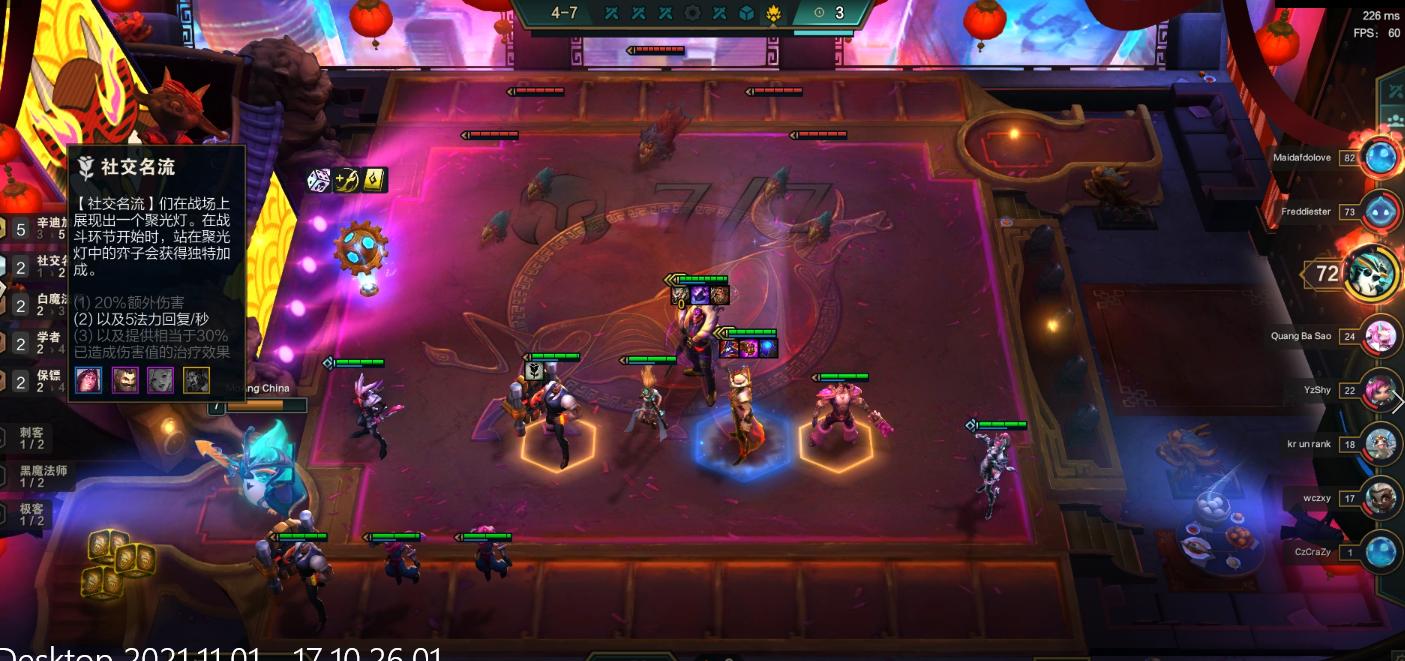Show the 黑魔法师 trait details
Screen dimensions: 1405x661
pyautogui.click(x=40, y=475)
